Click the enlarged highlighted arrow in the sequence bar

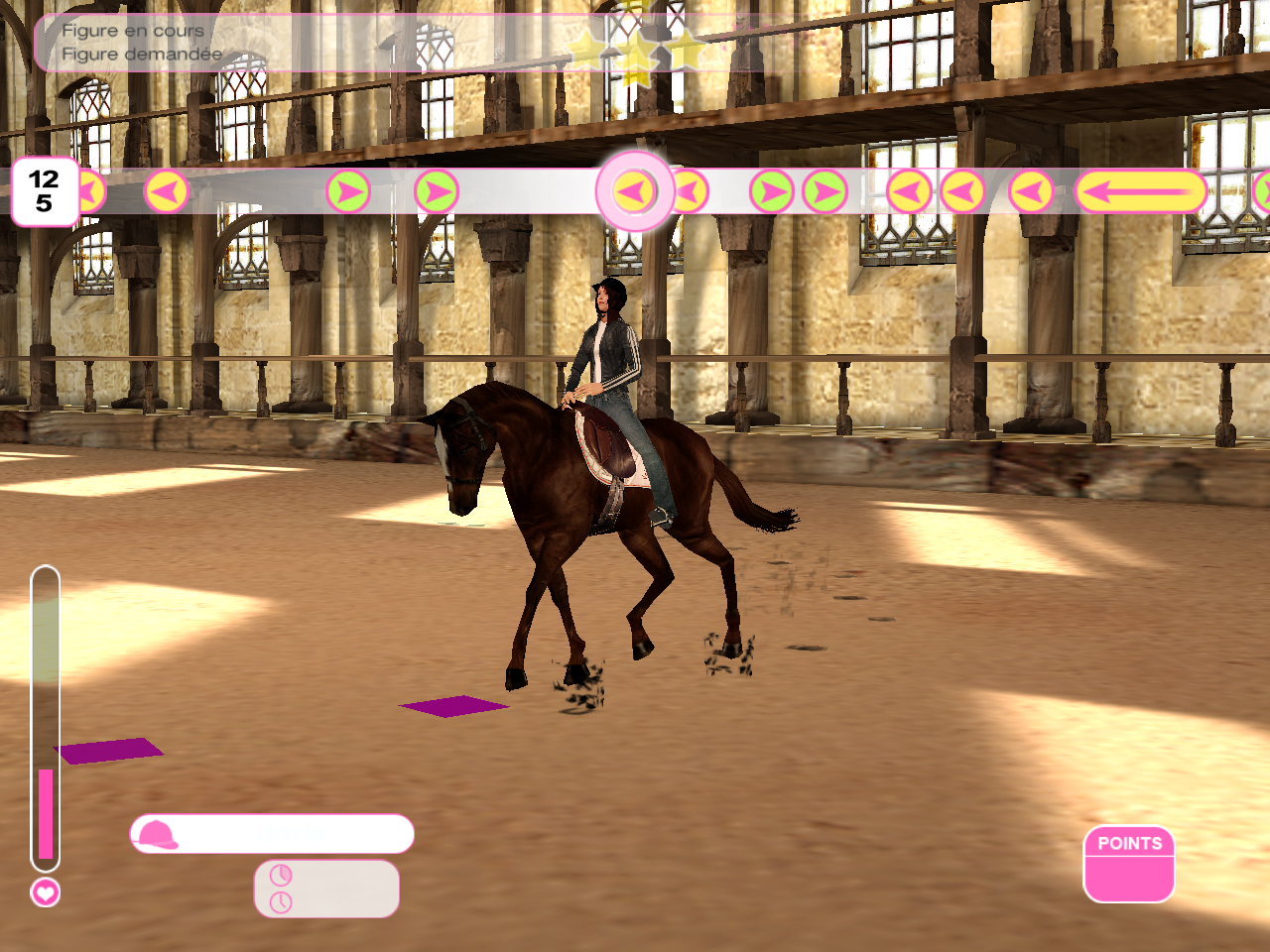635,190
